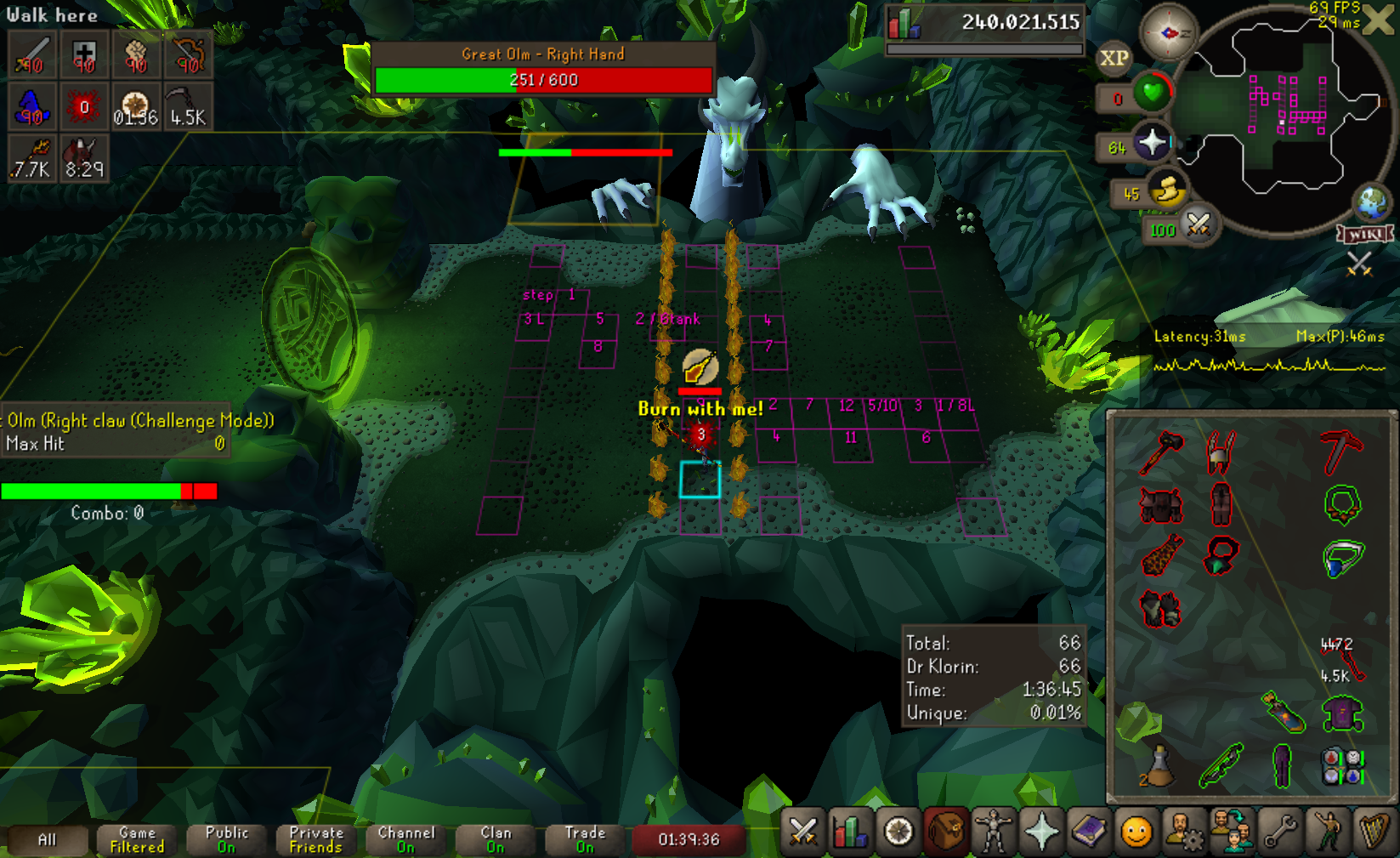1400x858 pixels.
Task: Switch to the Skills tab
Action: 850,832
